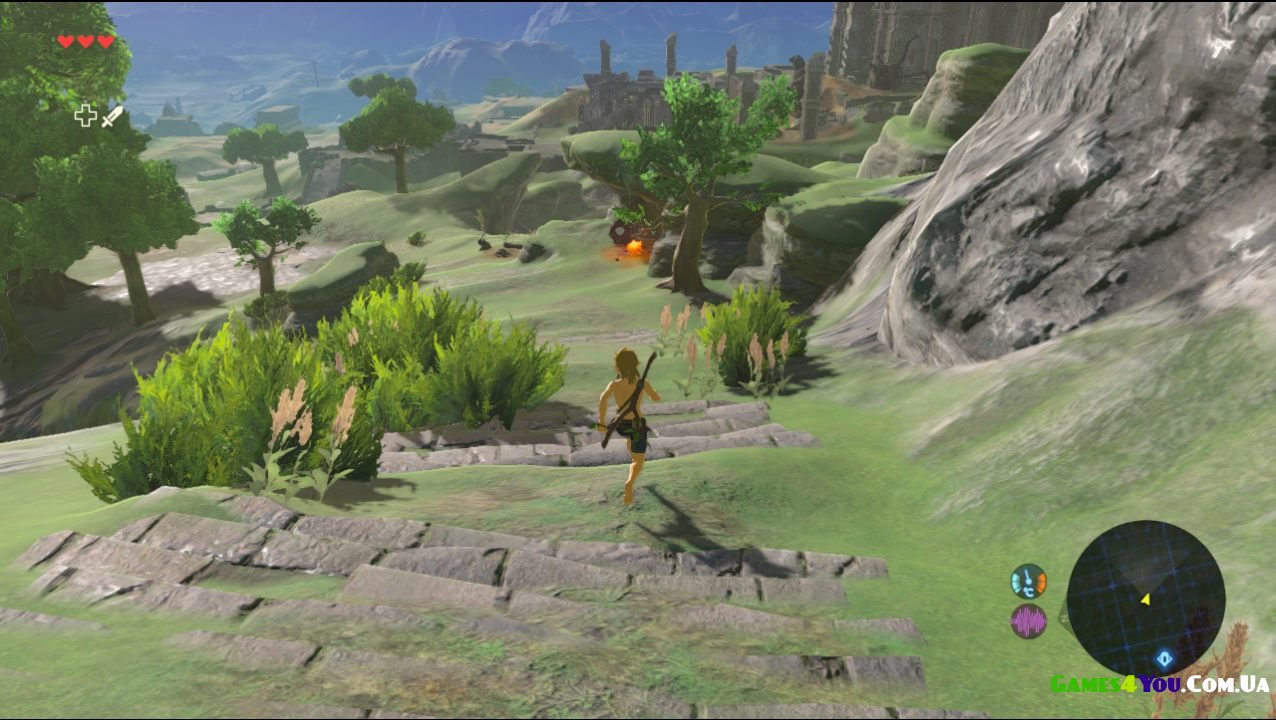
Task: Click the purple noise meter icon
Action: [x=1028, y=622]
